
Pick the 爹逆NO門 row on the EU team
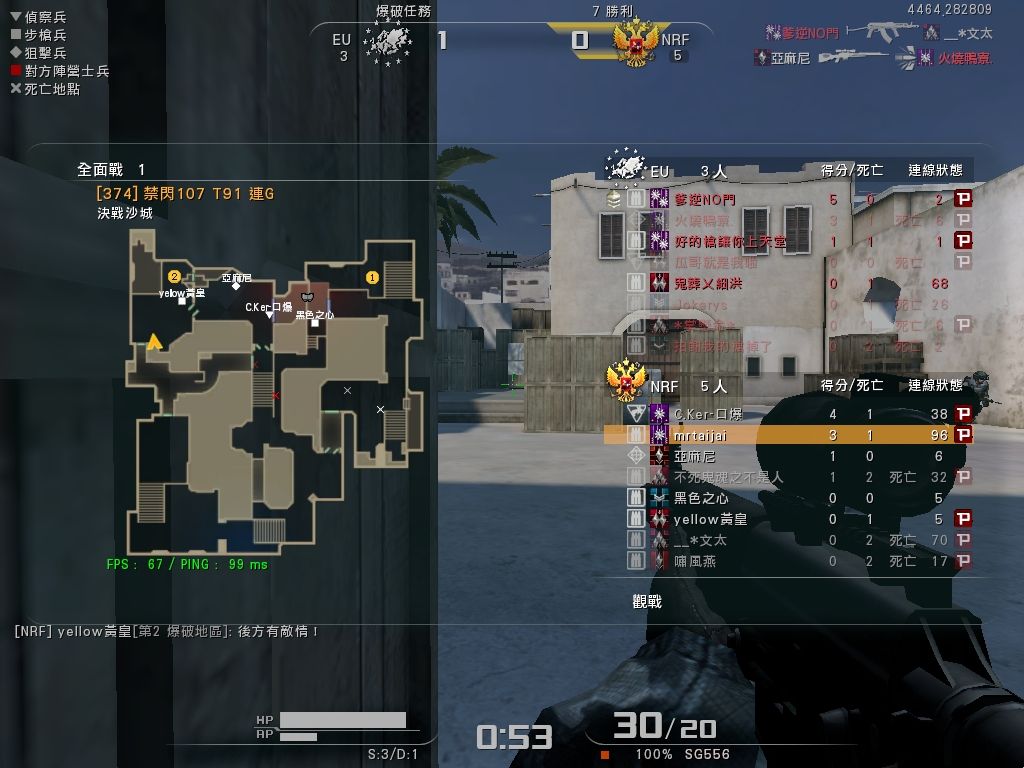pyautogui.click(x=788, y=199)
